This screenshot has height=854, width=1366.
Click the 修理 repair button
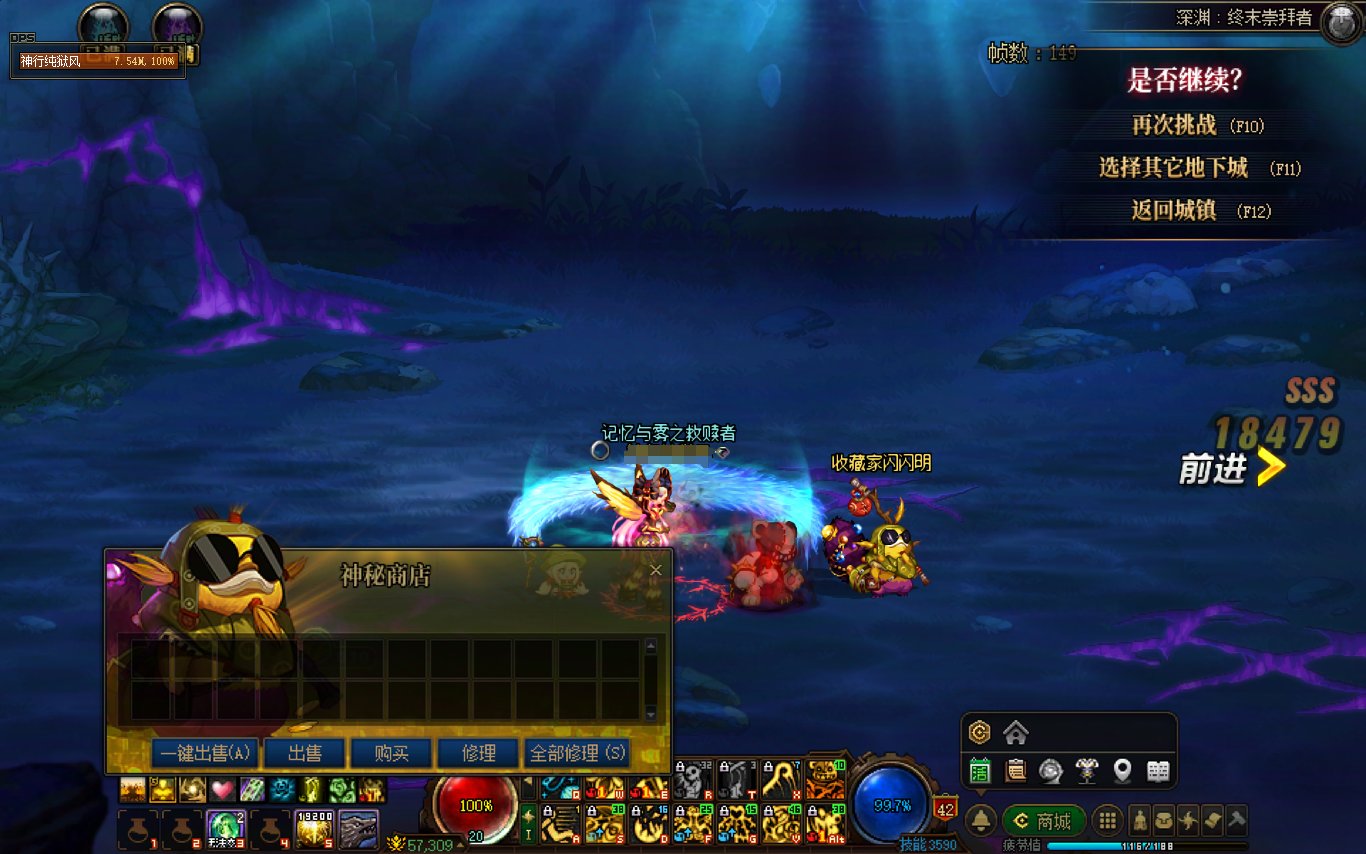pos(479,753)
